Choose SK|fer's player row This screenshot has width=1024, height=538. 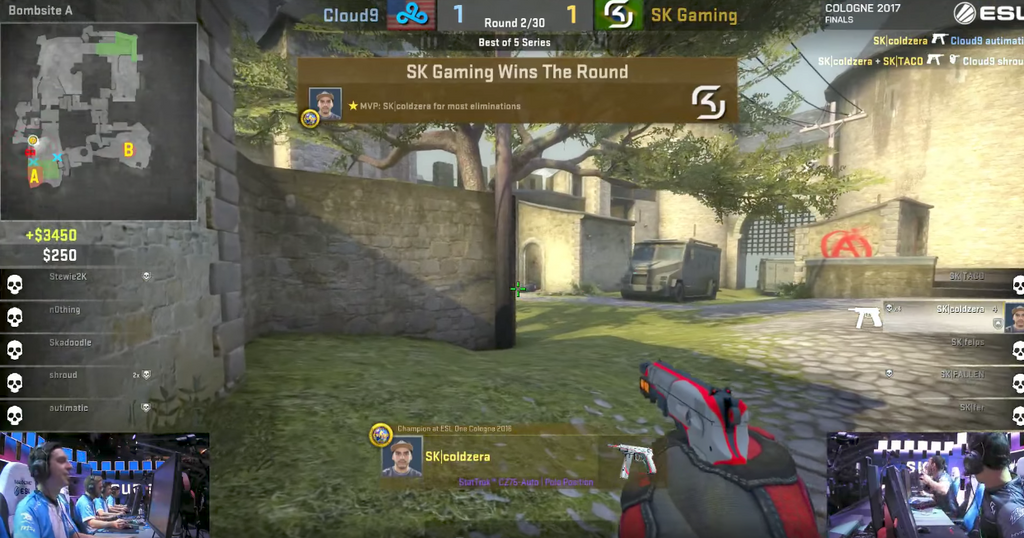click(970, 408)
